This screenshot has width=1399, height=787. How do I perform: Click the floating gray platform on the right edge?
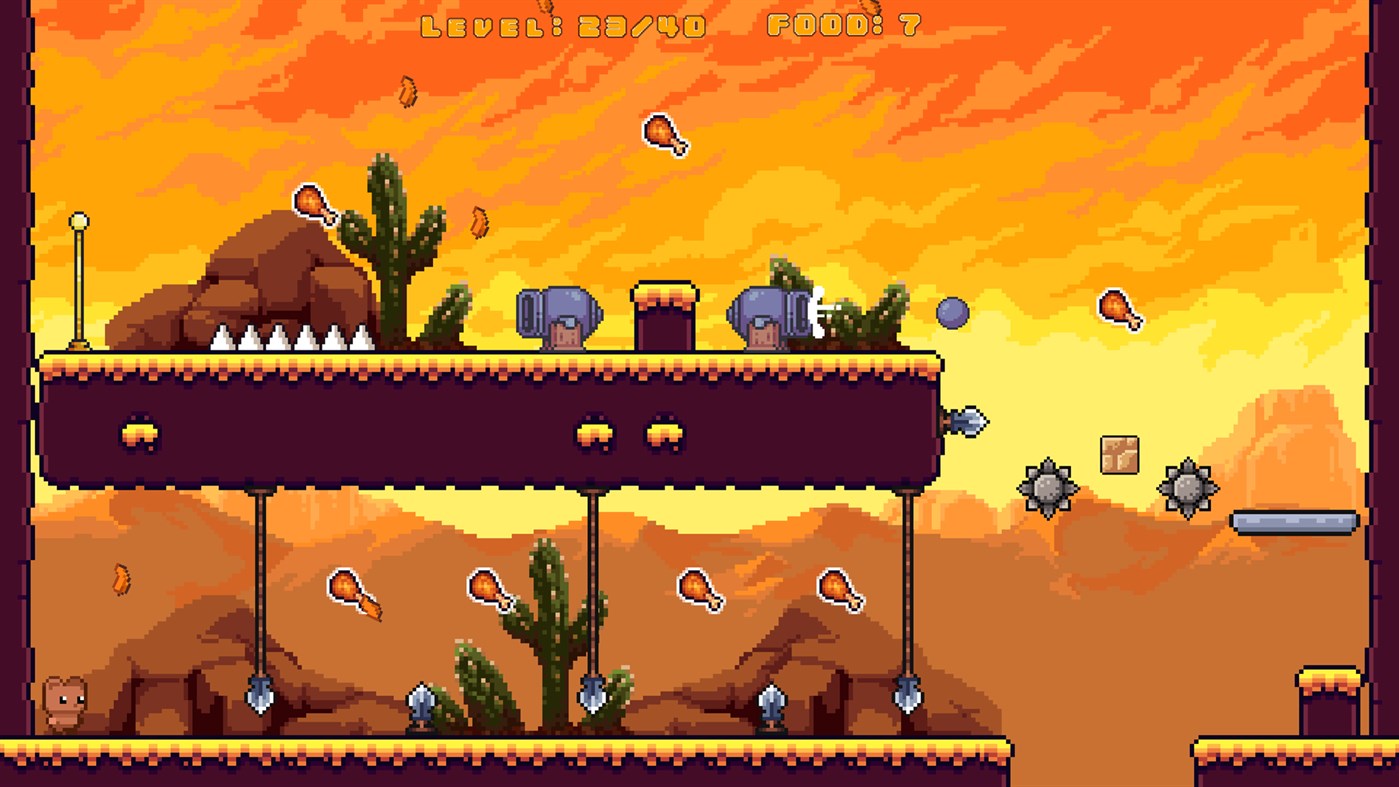[1292, 522]
